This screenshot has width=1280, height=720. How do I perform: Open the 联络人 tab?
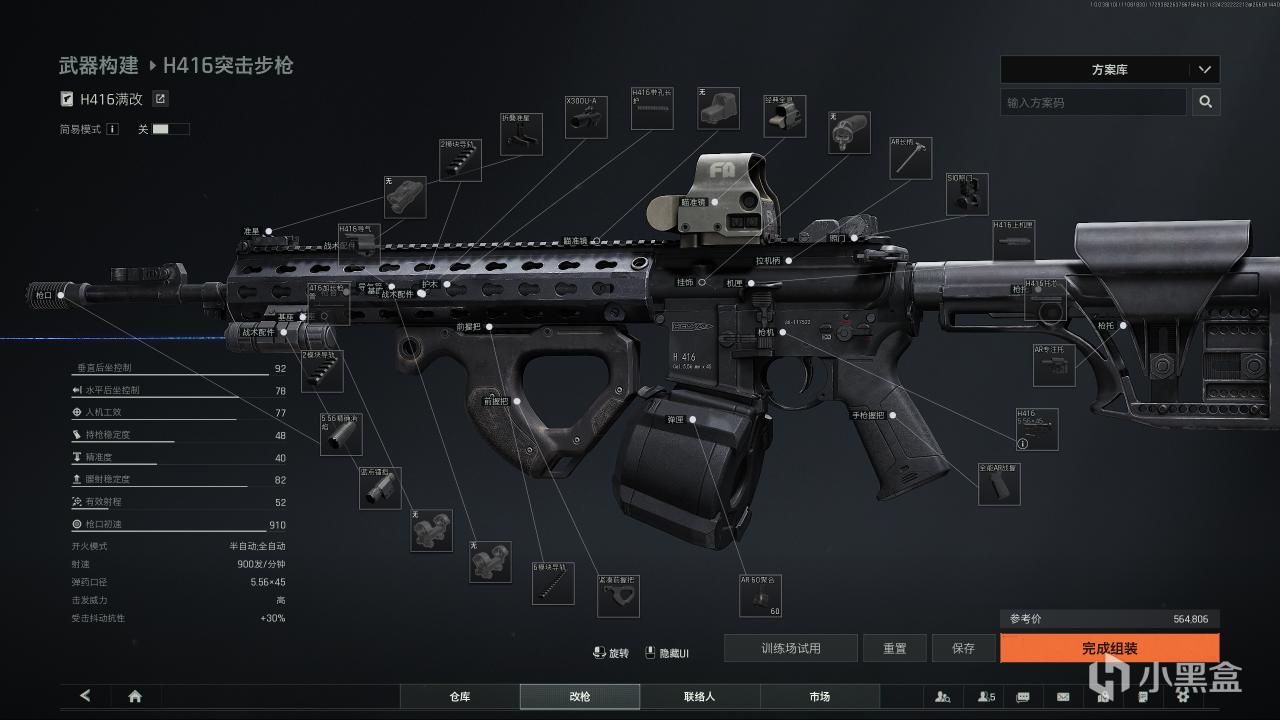(700, 696)
